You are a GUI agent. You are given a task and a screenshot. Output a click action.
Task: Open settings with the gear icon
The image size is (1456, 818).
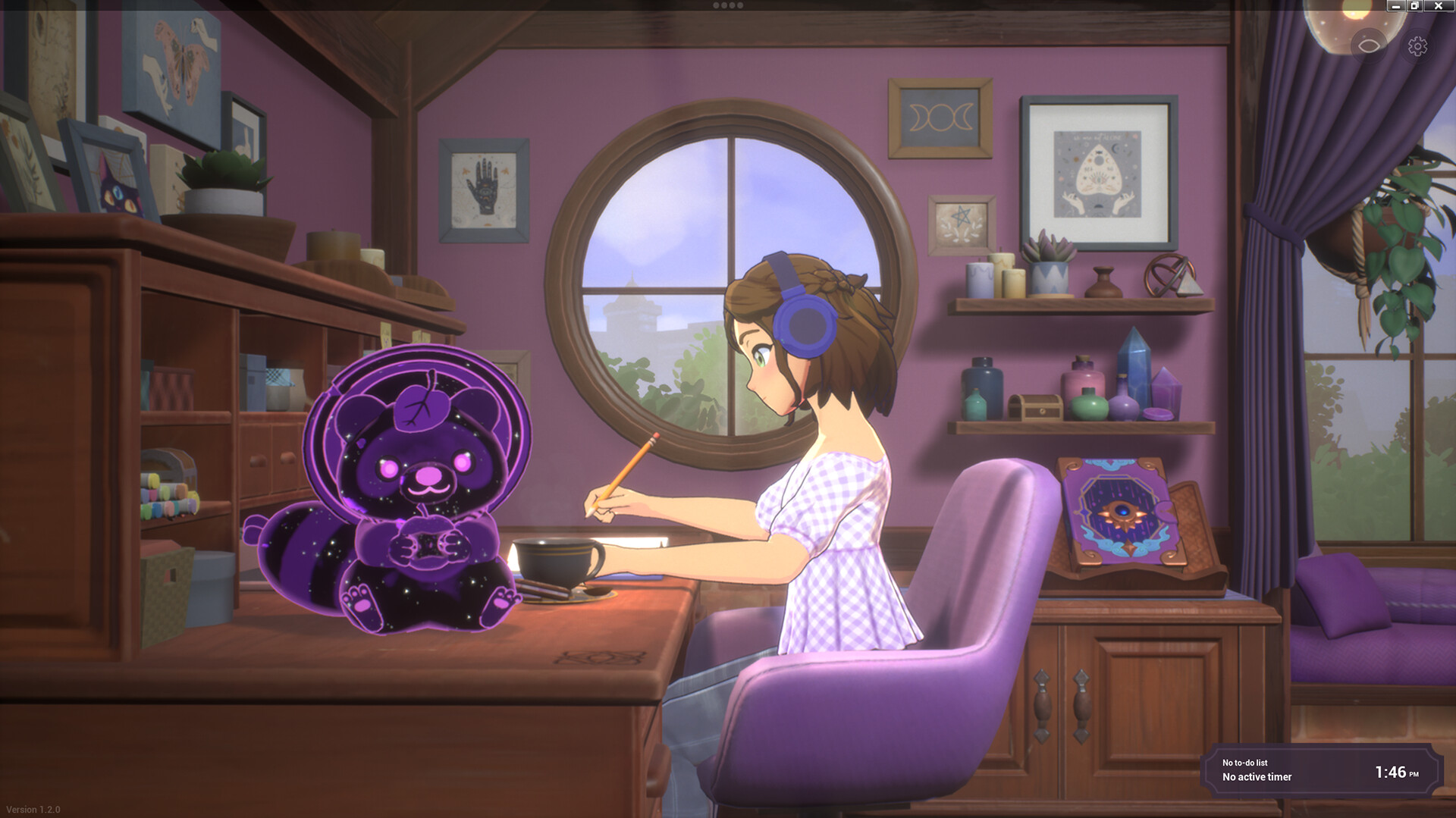click(x=1415, y=47)
